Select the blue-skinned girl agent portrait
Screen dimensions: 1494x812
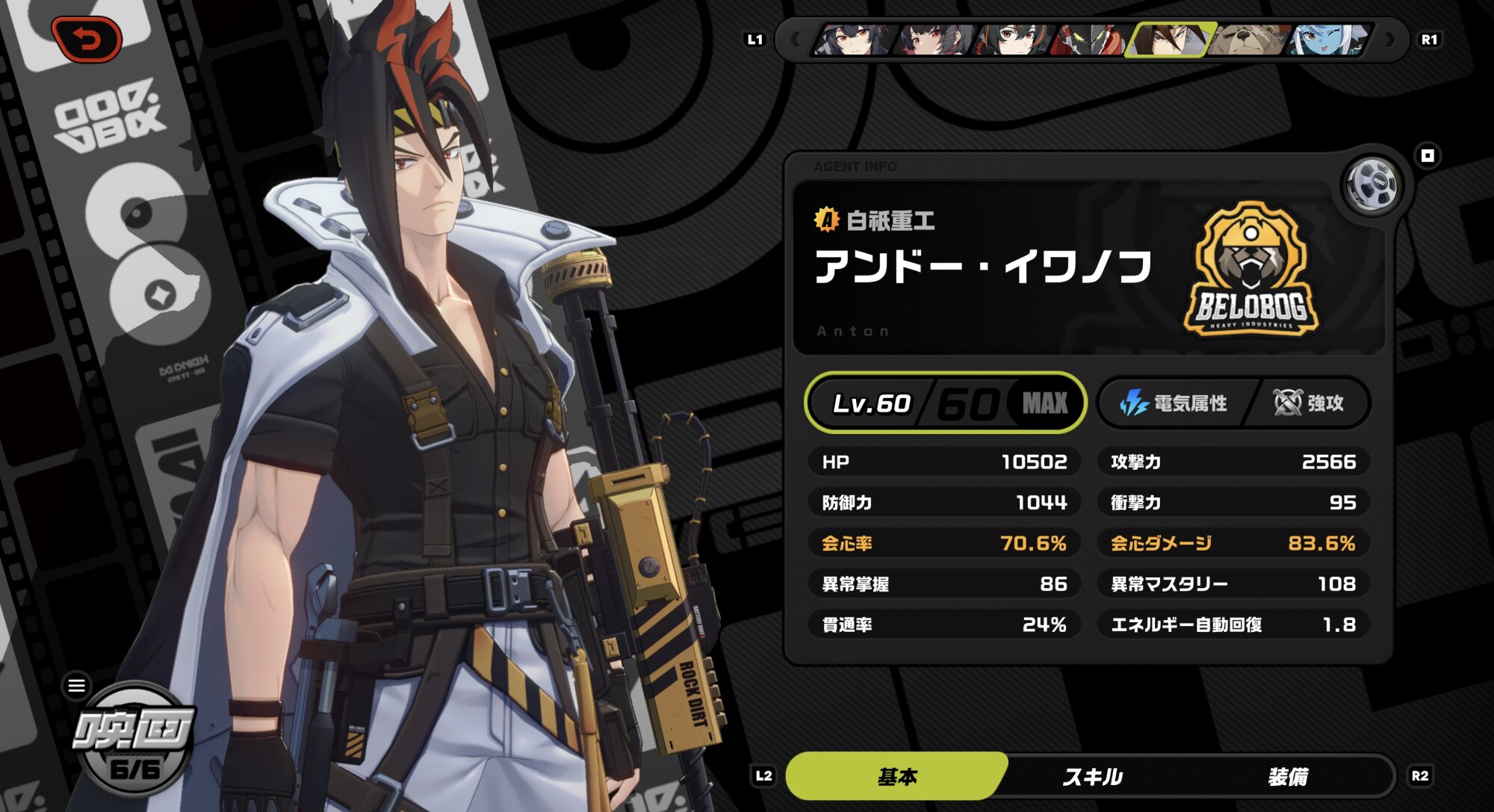point(1330,40)
